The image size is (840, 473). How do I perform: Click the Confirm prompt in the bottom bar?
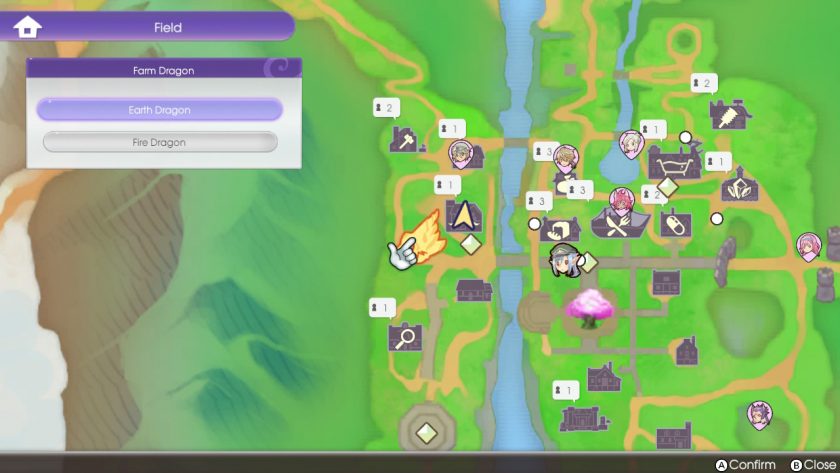(x=745, y=465)
